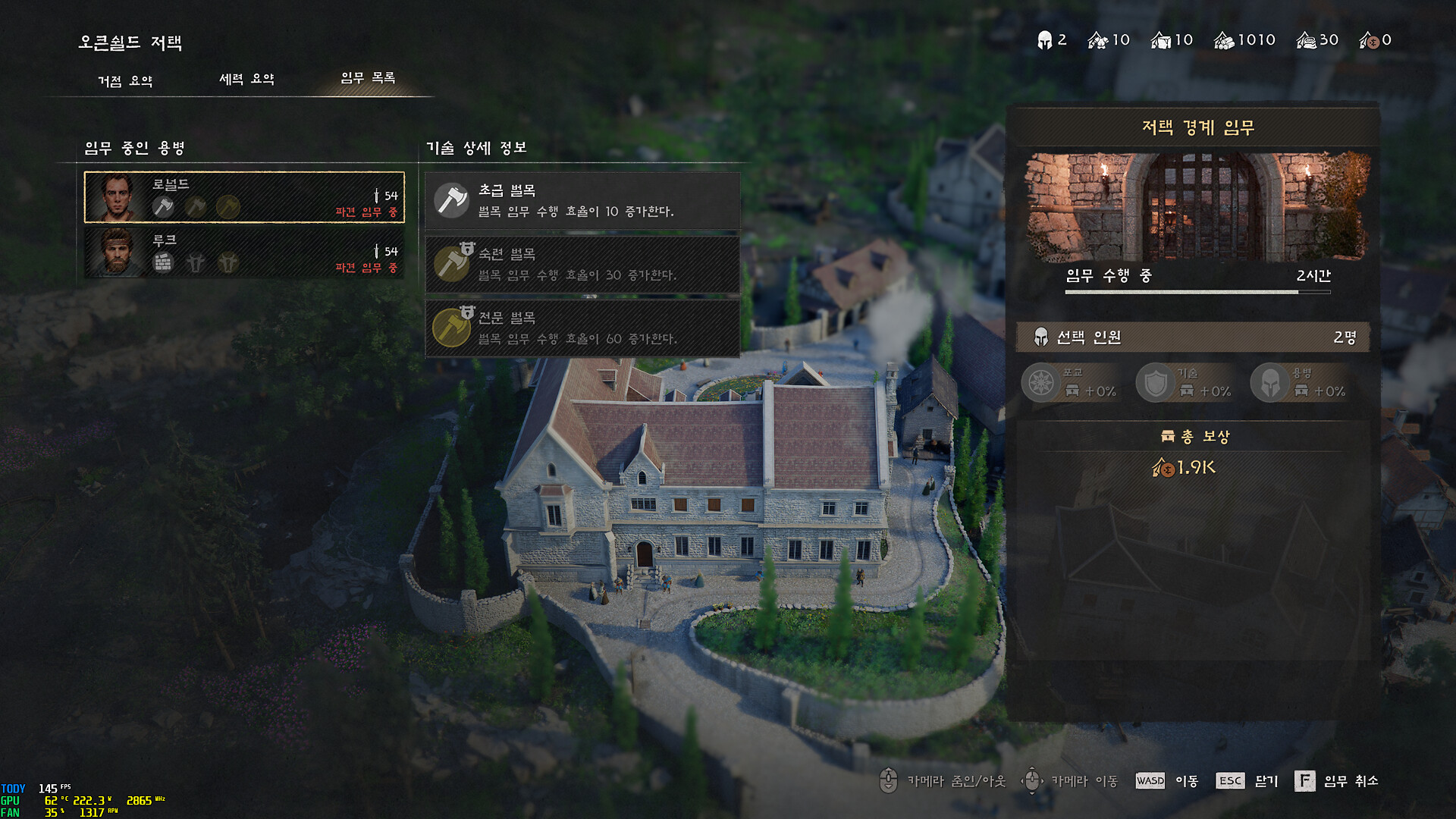Screen dimensions: 1456x819
Task: Select the 초급 벌목 skill entry
Action: (582, 201)
